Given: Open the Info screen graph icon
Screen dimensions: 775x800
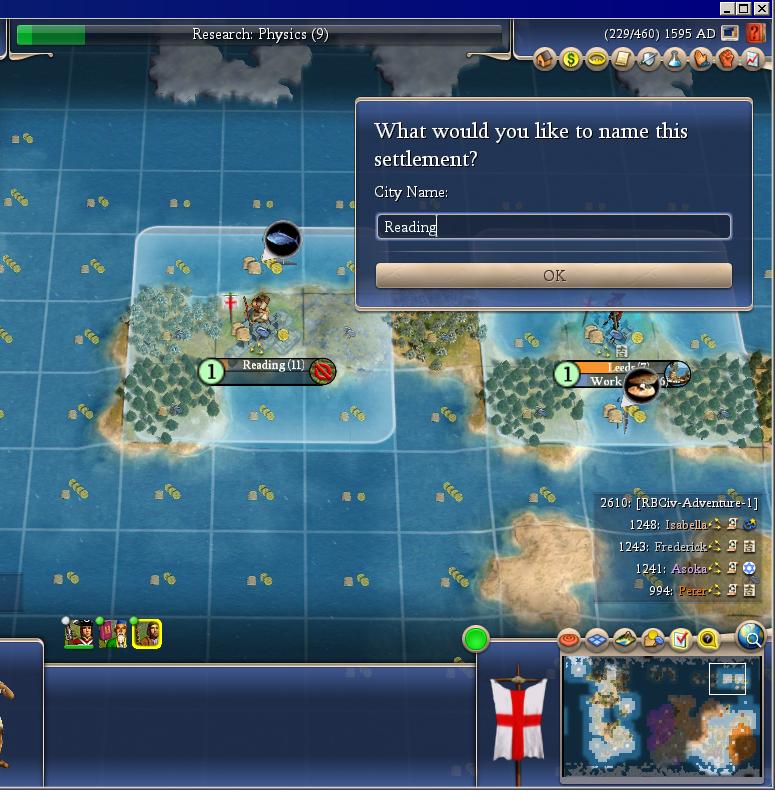Looking at the screenshot, I should [752, 60].
